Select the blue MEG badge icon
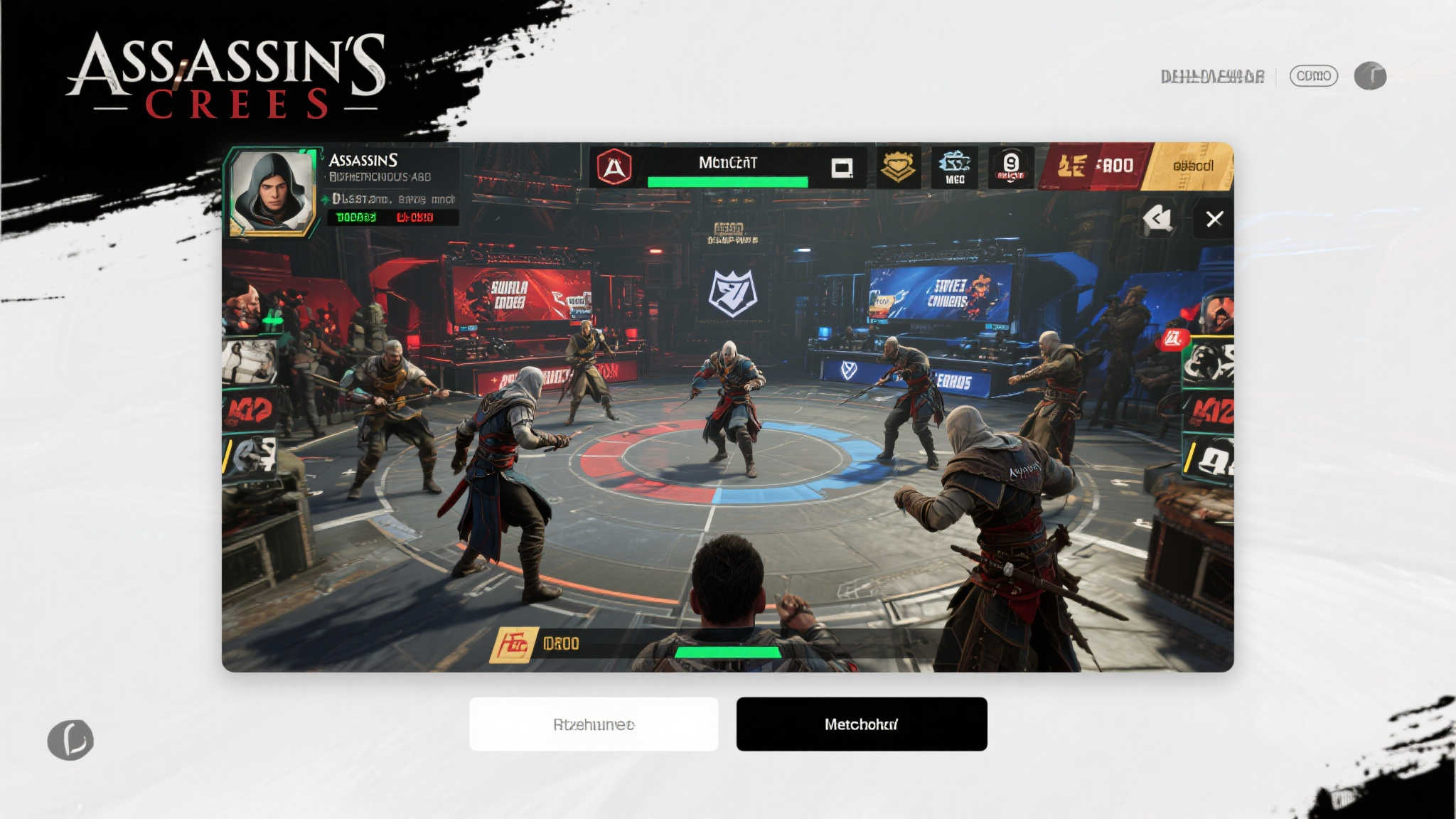This screenshot has width=1456, height=819. pos(955,168)
